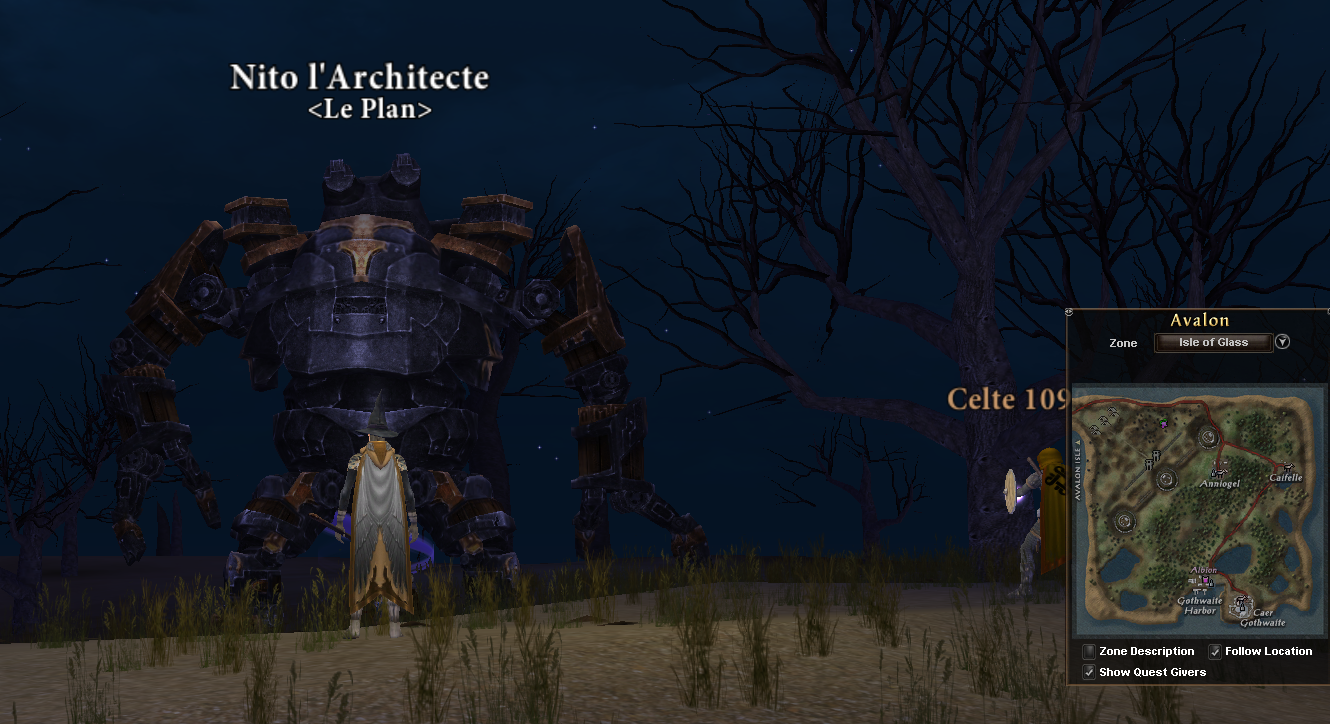Click the Avalon Isle label on map edge
This screenshot has height=724, width=1330.
click(x=1077, y=470)
